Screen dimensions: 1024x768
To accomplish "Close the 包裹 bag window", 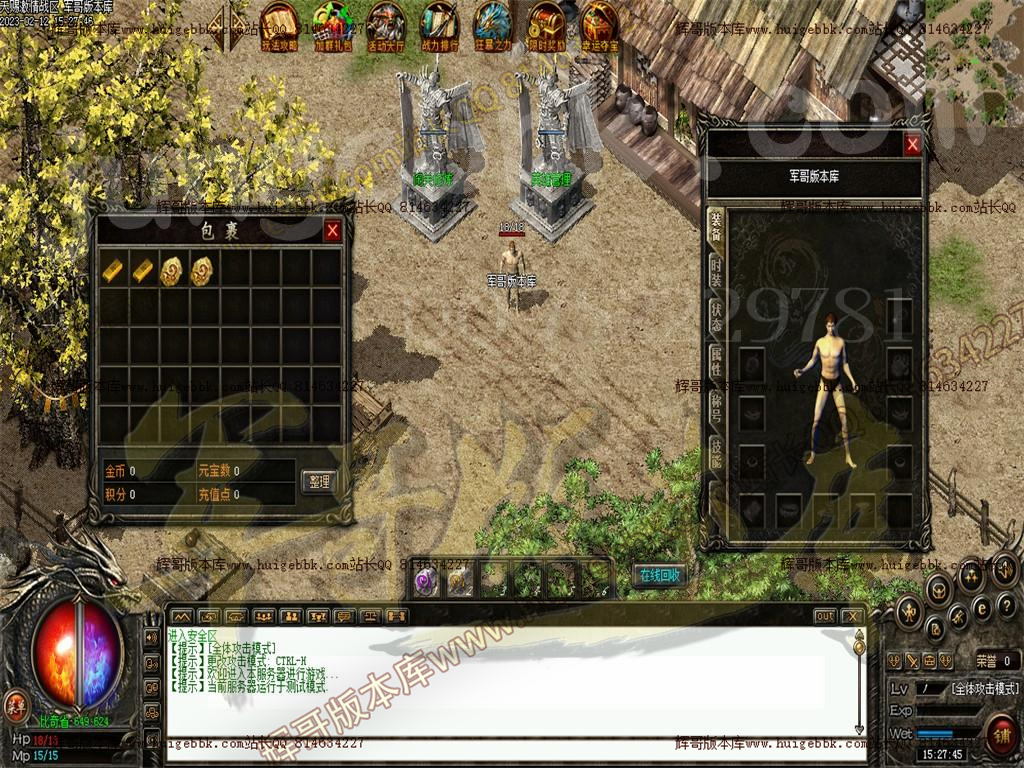I will pos(332,231).
